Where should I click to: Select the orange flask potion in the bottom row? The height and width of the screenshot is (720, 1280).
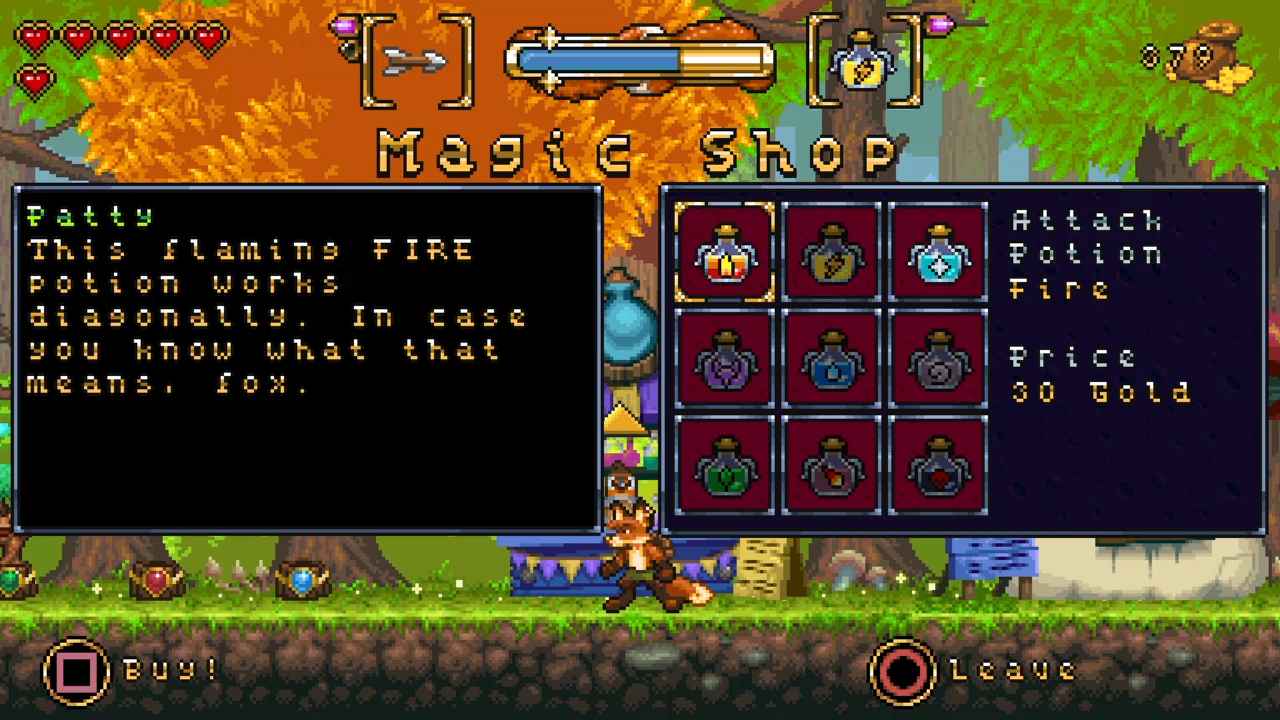(x=833, y=464)
